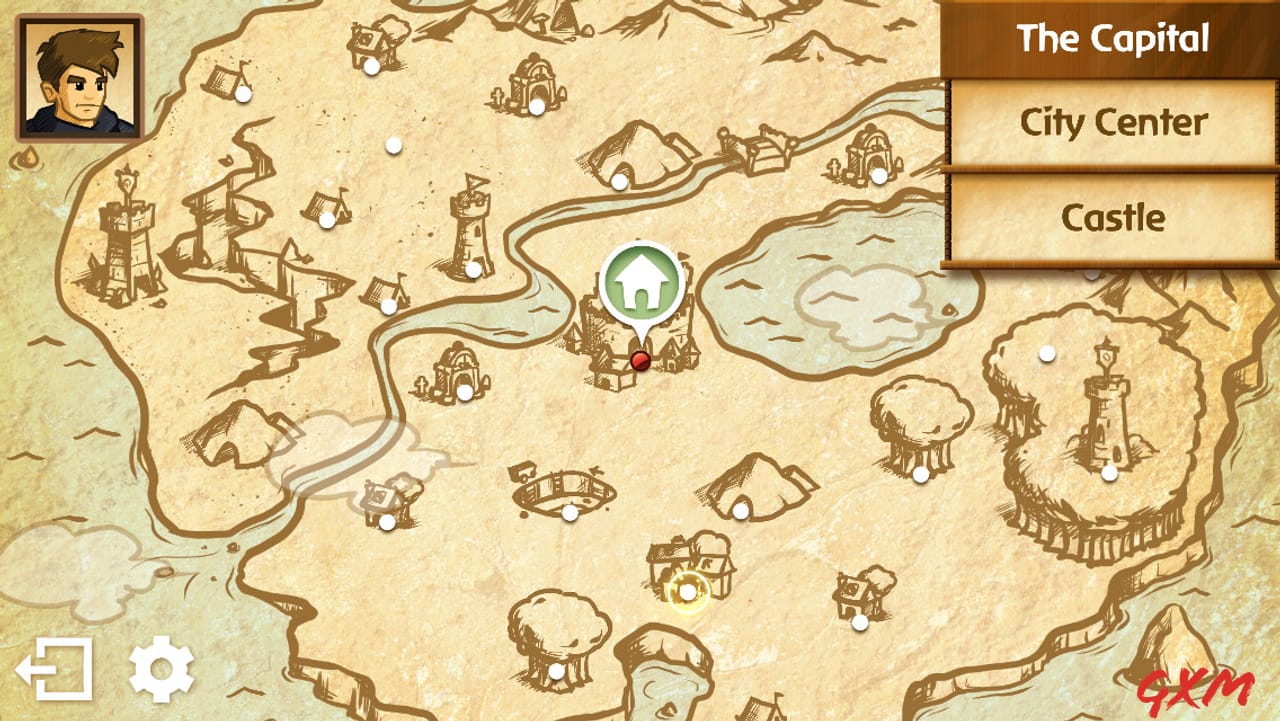Click the marker beside the barn at bottom right
The height and width of the screenshot is (721, 1280).
pos(857,623)
